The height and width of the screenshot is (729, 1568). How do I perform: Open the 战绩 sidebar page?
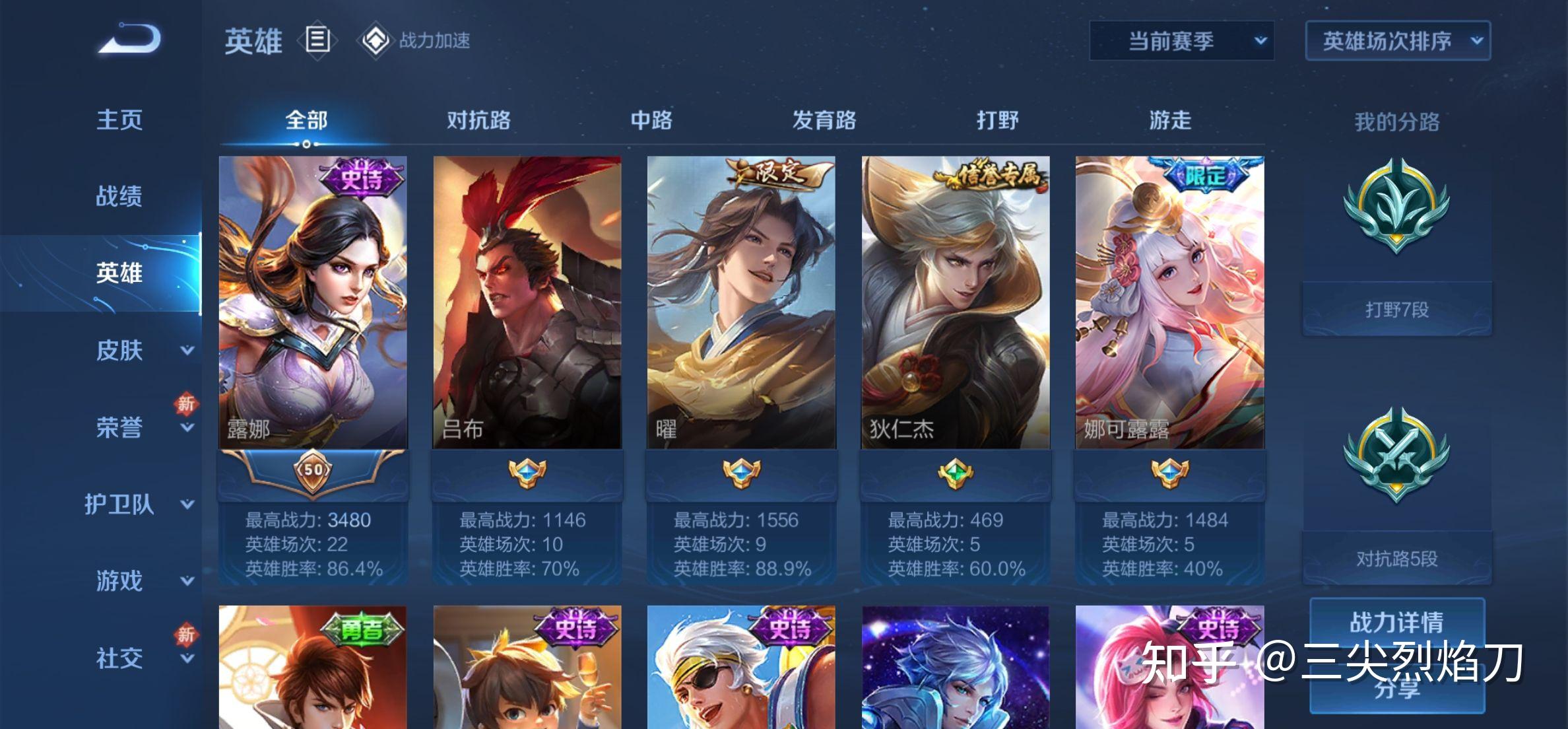[x=119, y=196]
